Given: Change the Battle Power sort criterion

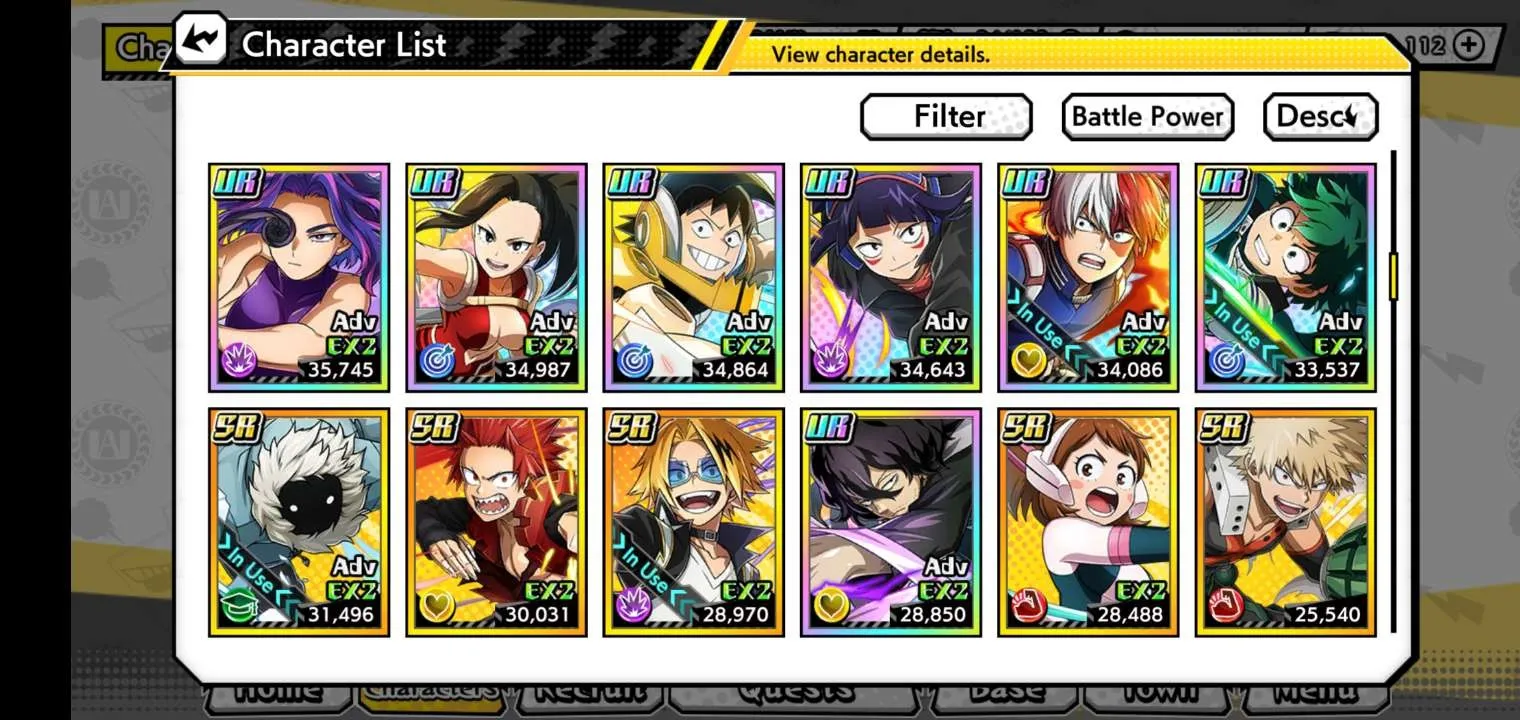Looking at the screenshot, I should pyautogui.click(x=1147, y=117).
